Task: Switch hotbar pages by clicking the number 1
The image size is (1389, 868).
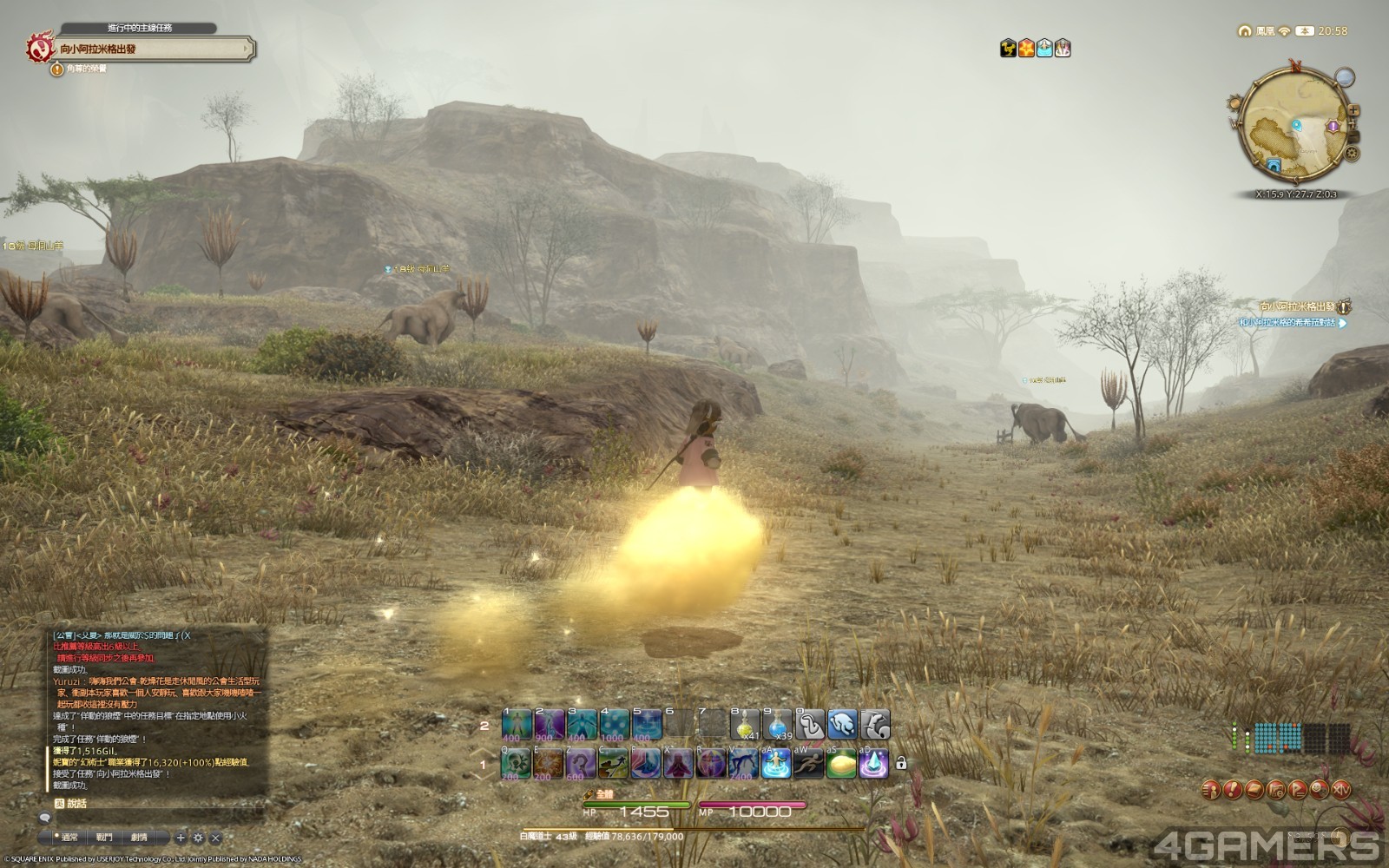Action: pyautogui.click(x=484, y=765)
